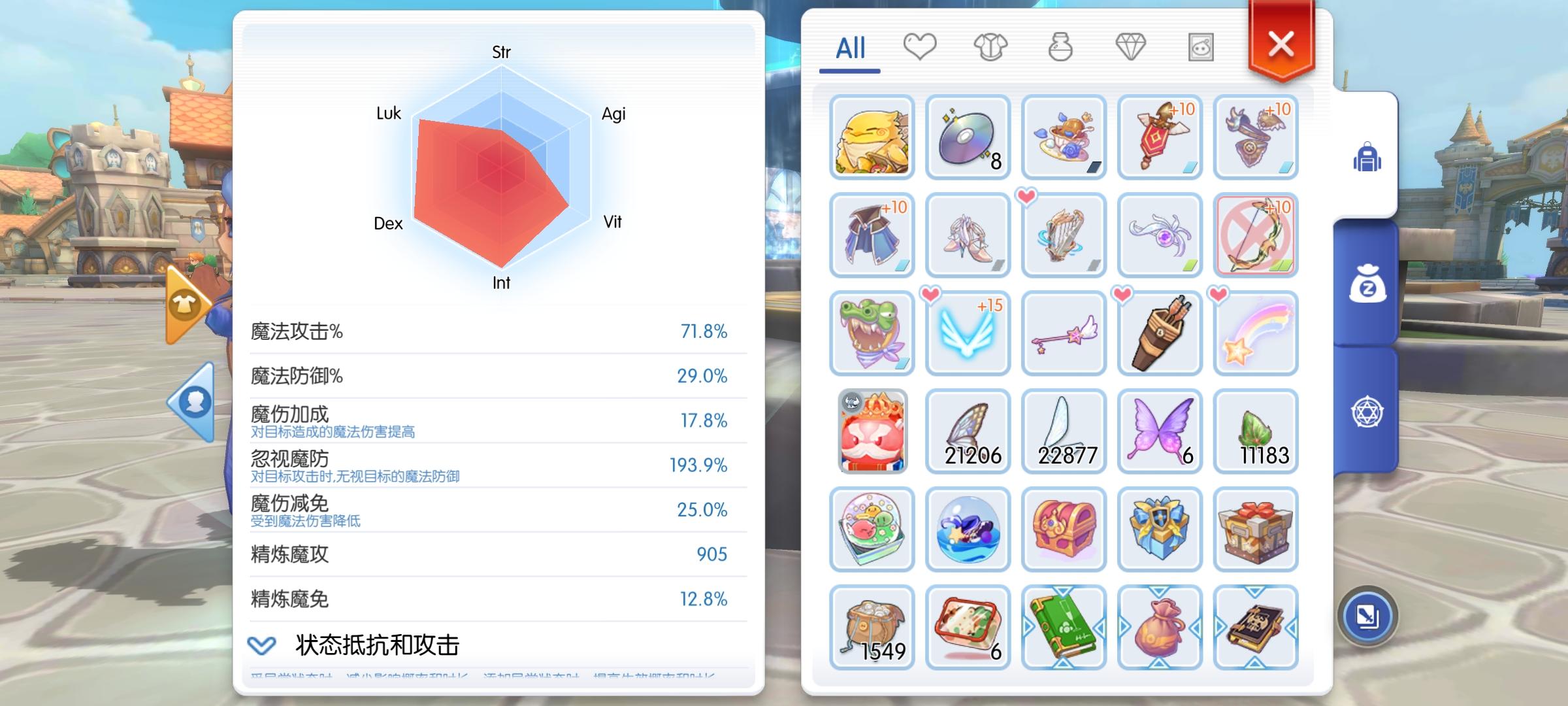Image resolution: width=1568 pixels, height=706 pixels.
Task: Select the music disc item stack of 8
Action: (x=968, y=137)
